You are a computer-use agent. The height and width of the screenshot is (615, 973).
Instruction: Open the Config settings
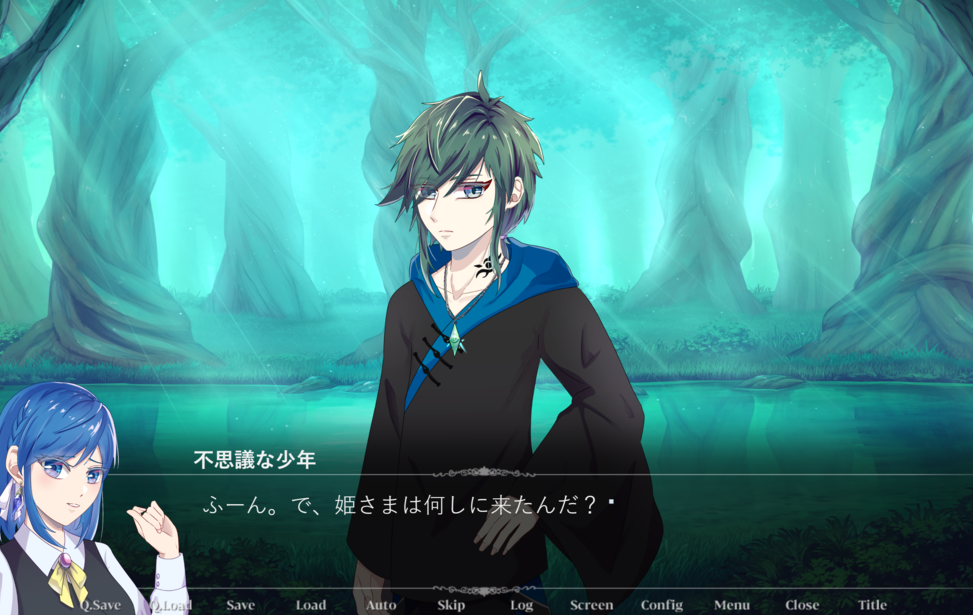coord(662,605)
